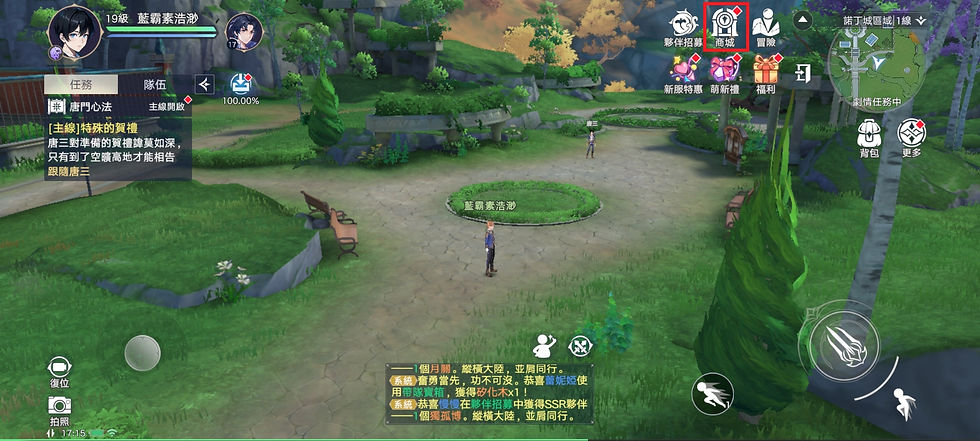Open the 背包 backpack
This screenshot has height=441, width=980.
(x=869, y=136)
